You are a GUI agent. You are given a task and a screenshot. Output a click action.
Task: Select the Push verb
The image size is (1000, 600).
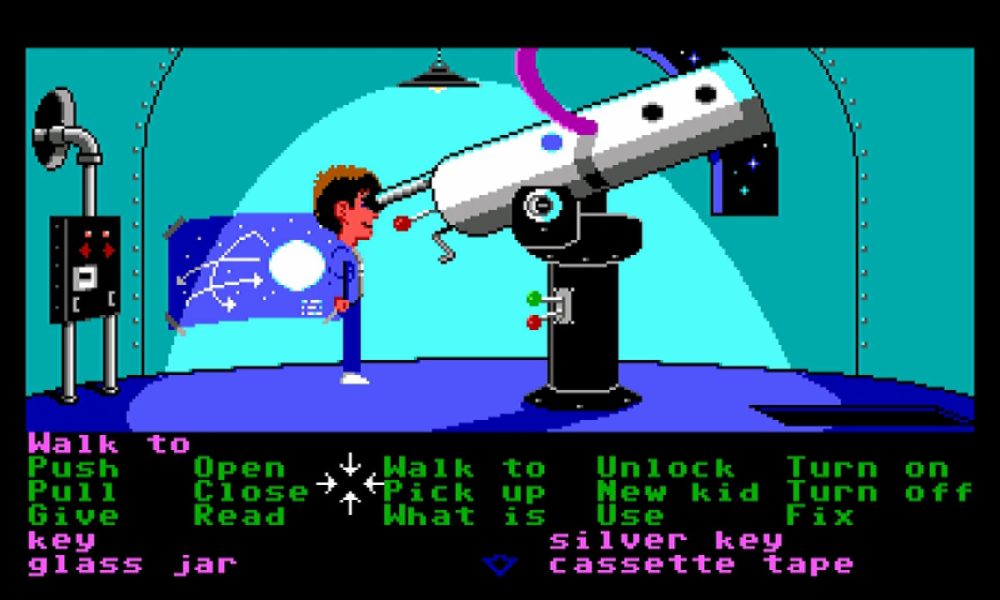pyautogui.click(x=73, y=468)
